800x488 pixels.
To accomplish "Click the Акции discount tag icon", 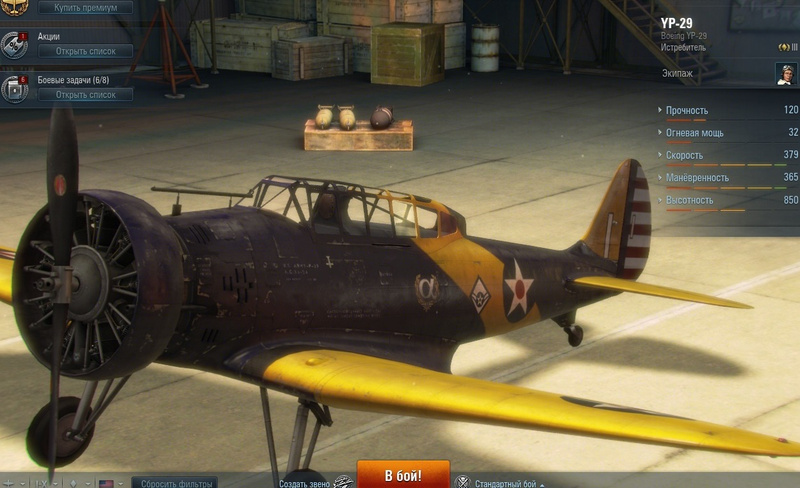I will click(x=14, y=43).
